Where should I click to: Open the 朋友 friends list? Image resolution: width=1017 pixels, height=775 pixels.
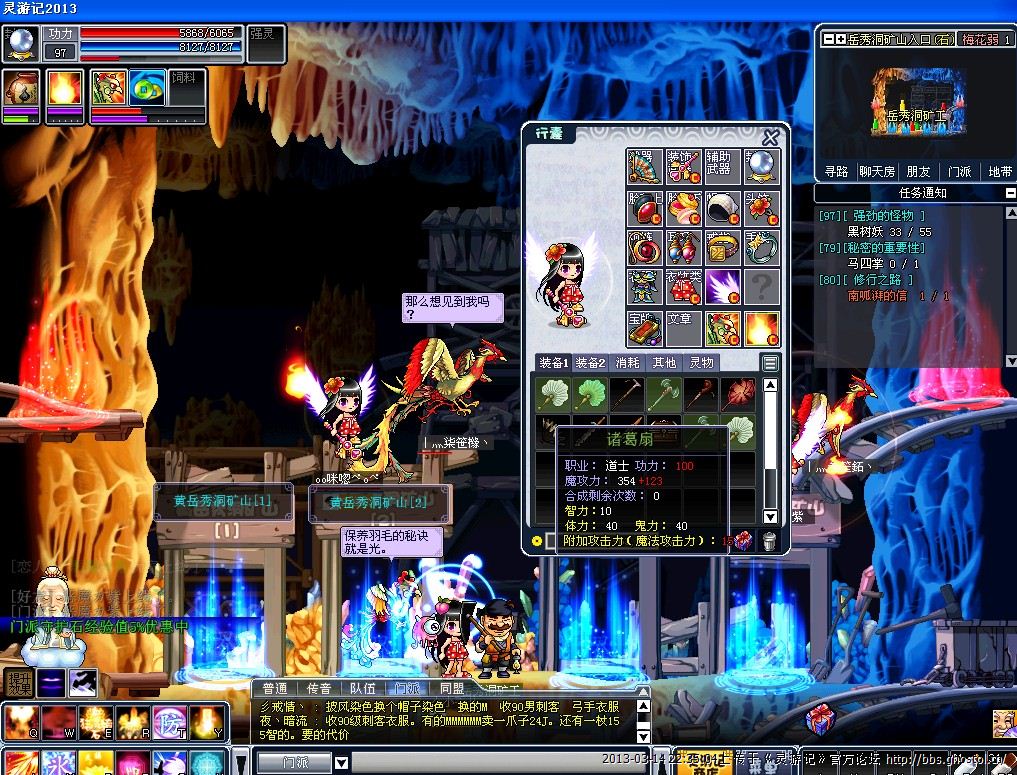[918, 171]
